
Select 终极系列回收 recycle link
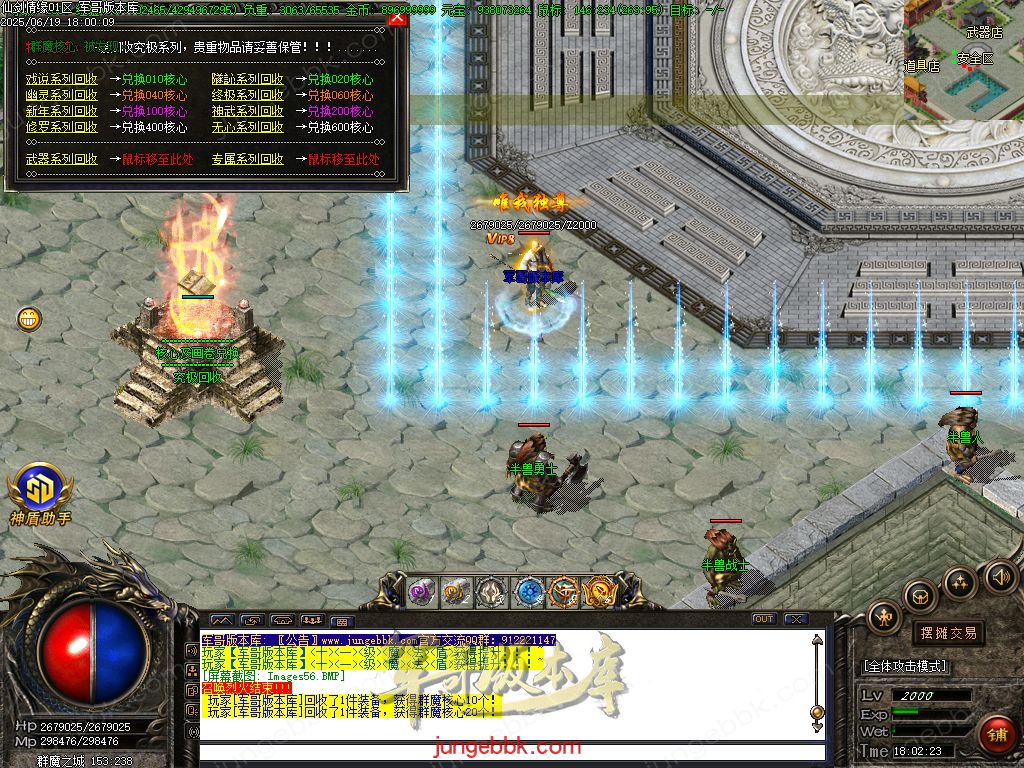pos(247,95)
